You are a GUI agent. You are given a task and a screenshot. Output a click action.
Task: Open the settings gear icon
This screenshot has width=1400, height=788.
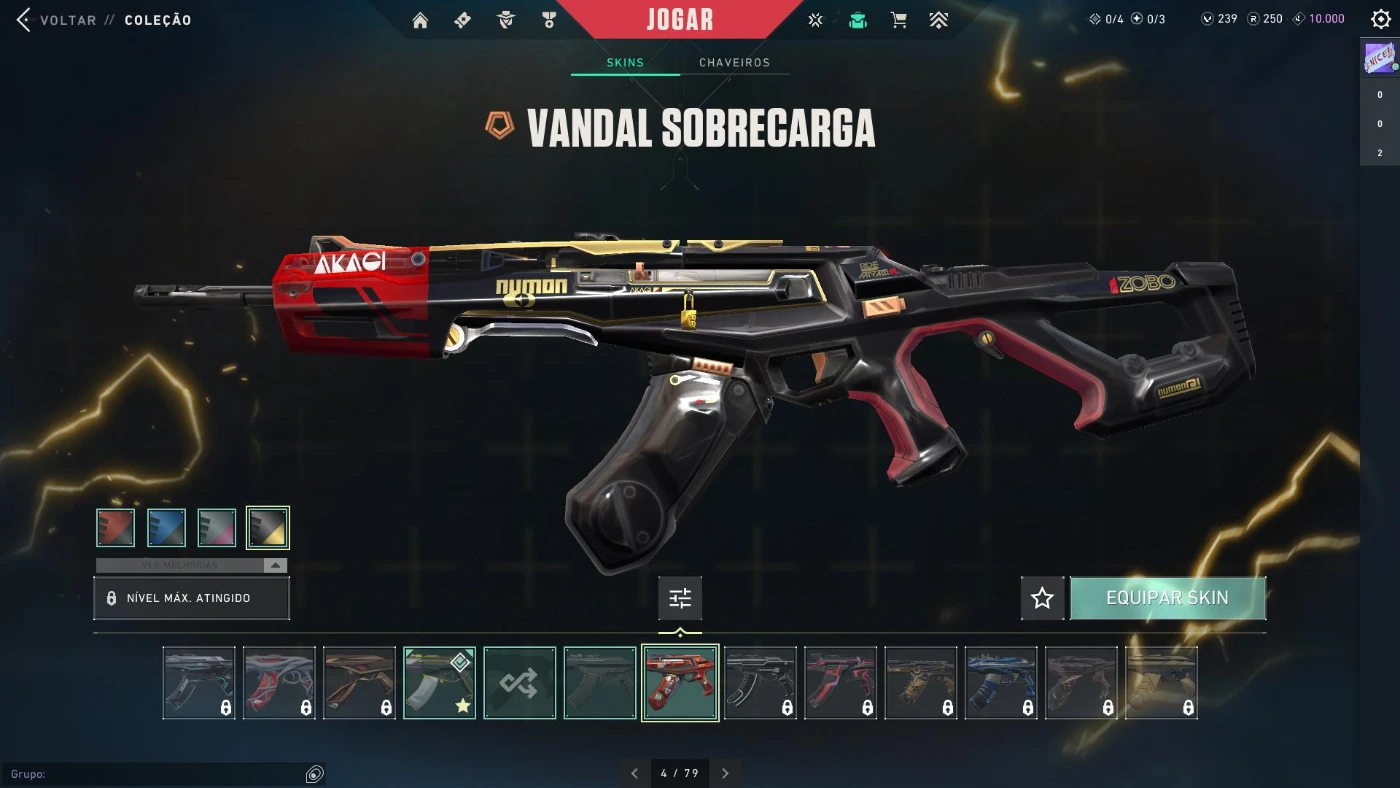point(1380,20)
